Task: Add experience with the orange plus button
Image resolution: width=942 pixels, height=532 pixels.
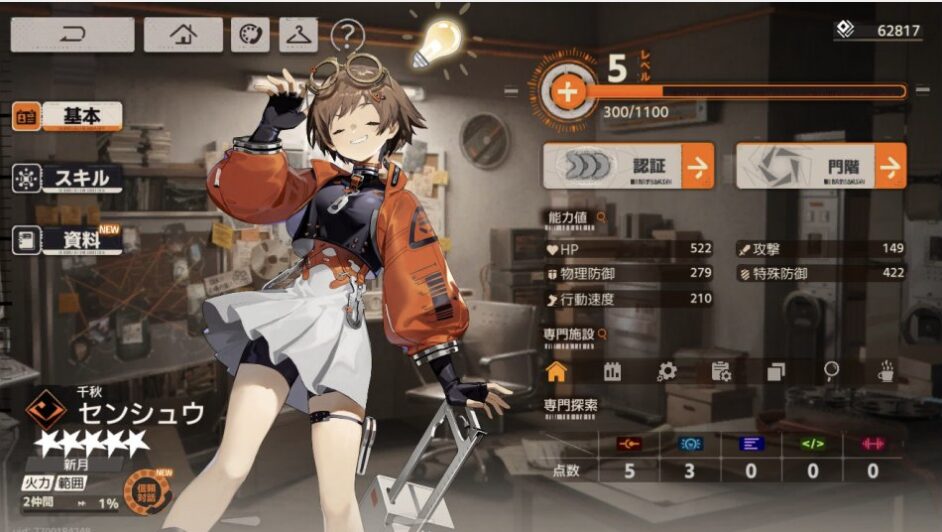Action: coord(567,93)
